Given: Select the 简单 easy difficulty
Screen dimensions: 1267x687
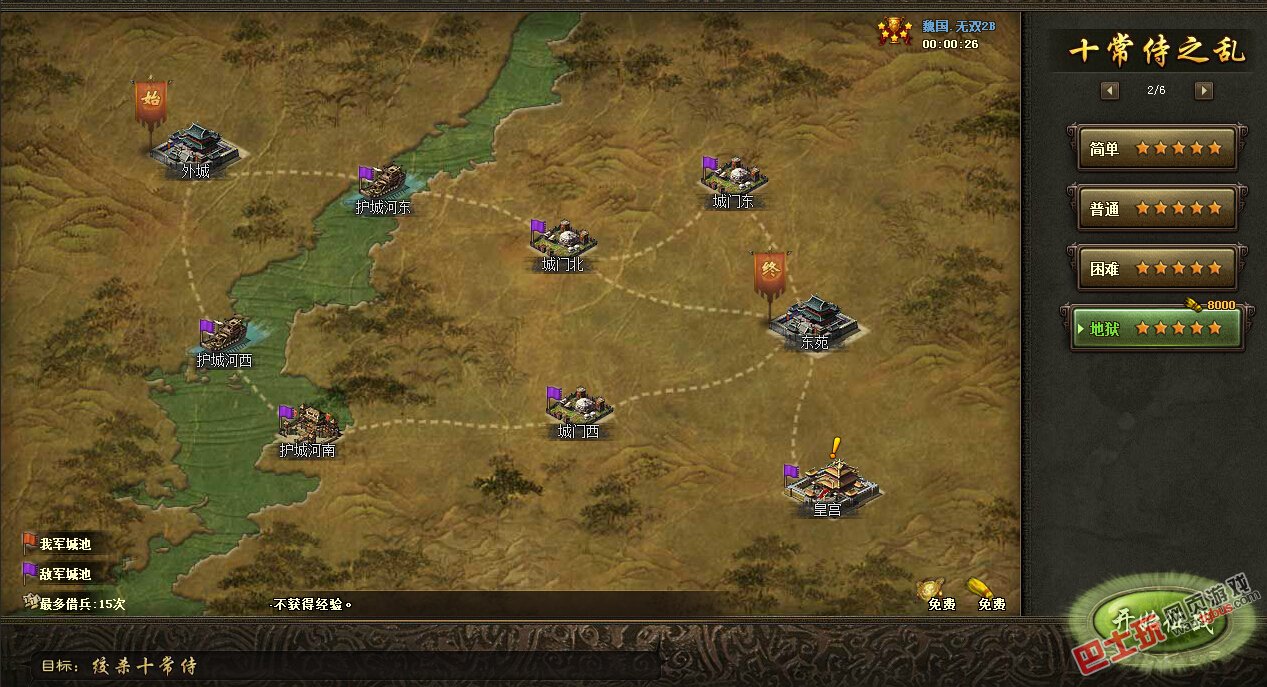Looking at the screenshot, I should click(x=1154, y=149).
